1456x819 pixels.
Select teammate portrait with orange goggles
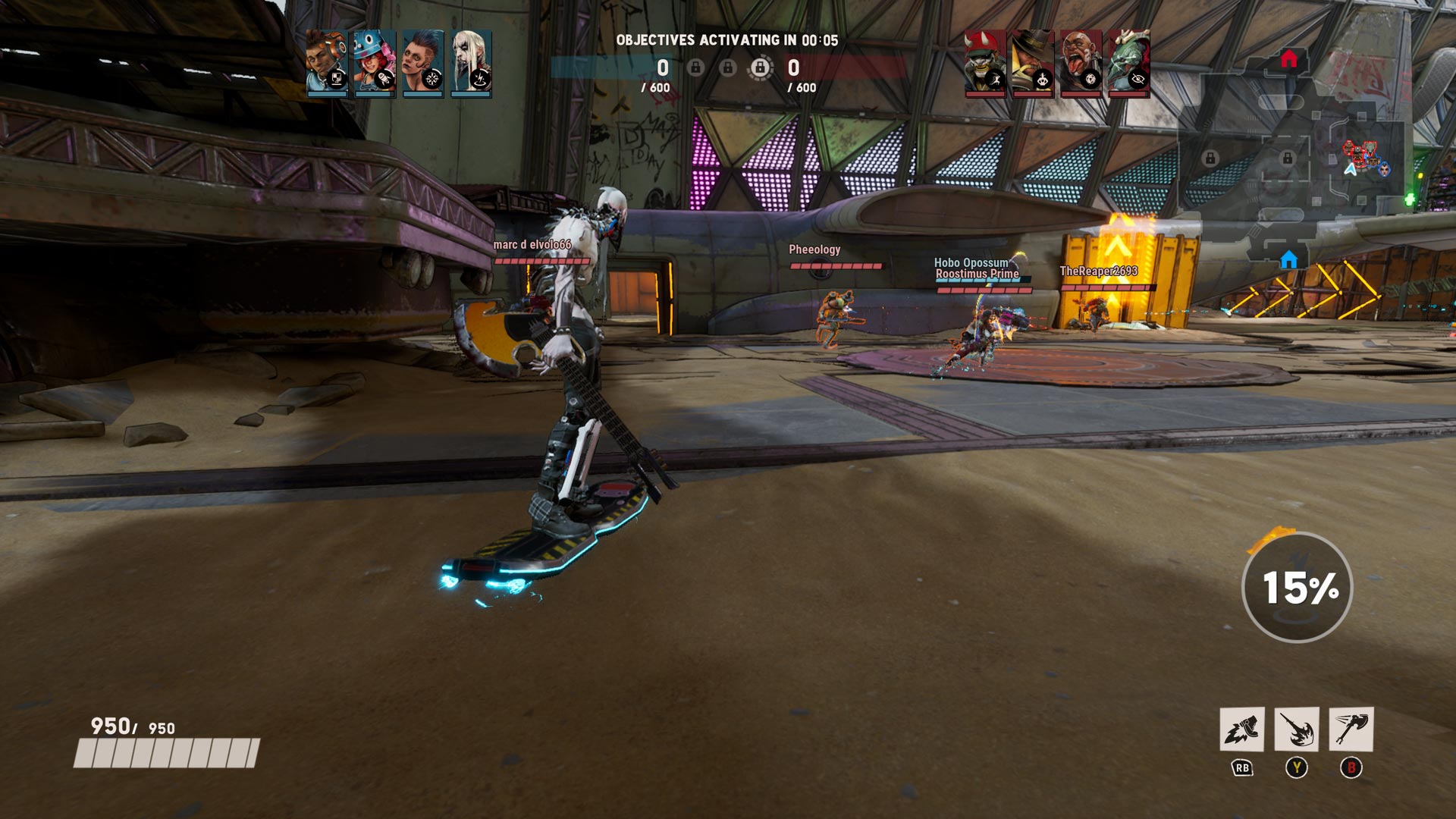click(x=327, y=64)
